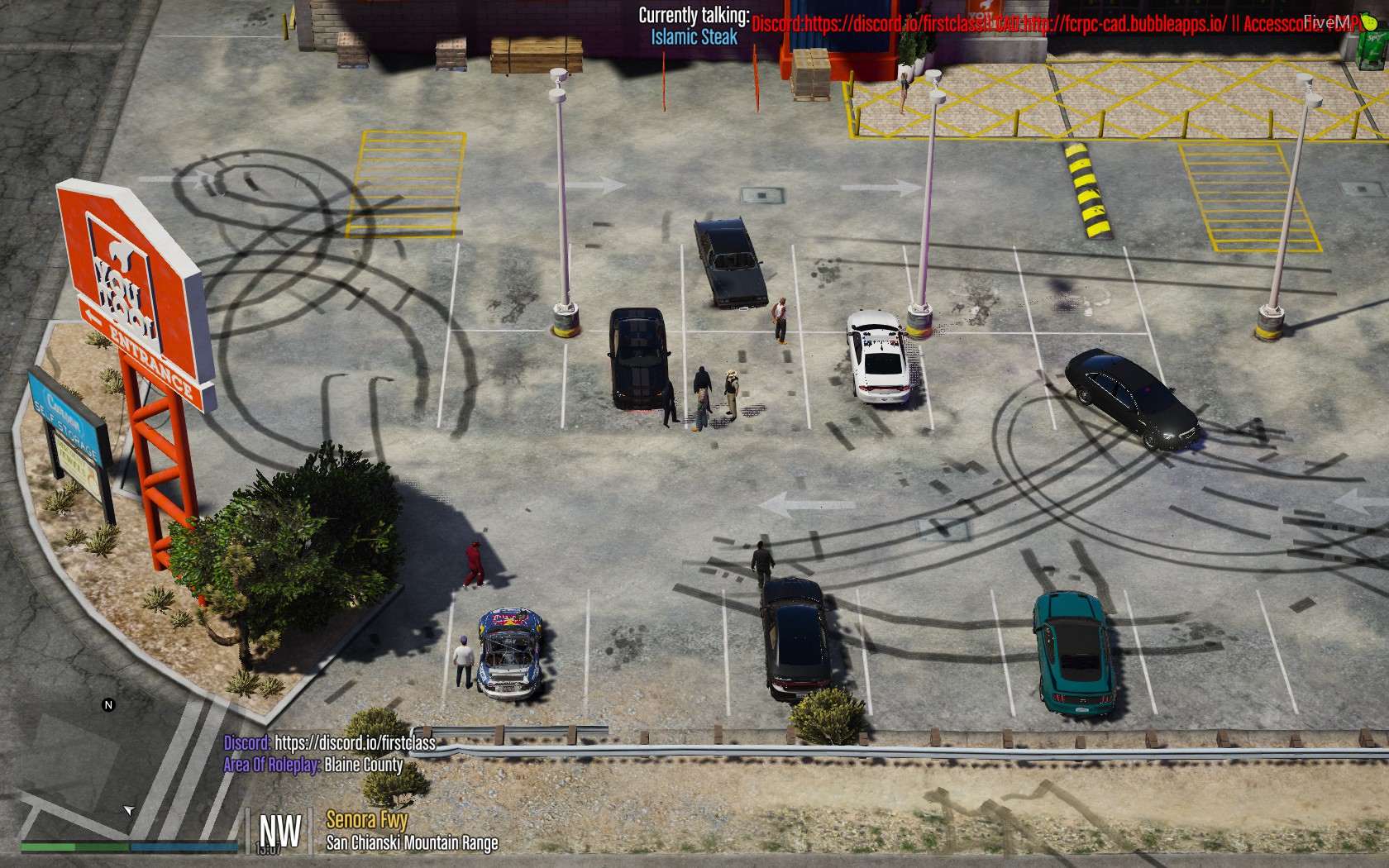Click the Area Of Roleplay: Blaine County text
Viewport: 1389px width, 868px height.
[x=313, y=765]
